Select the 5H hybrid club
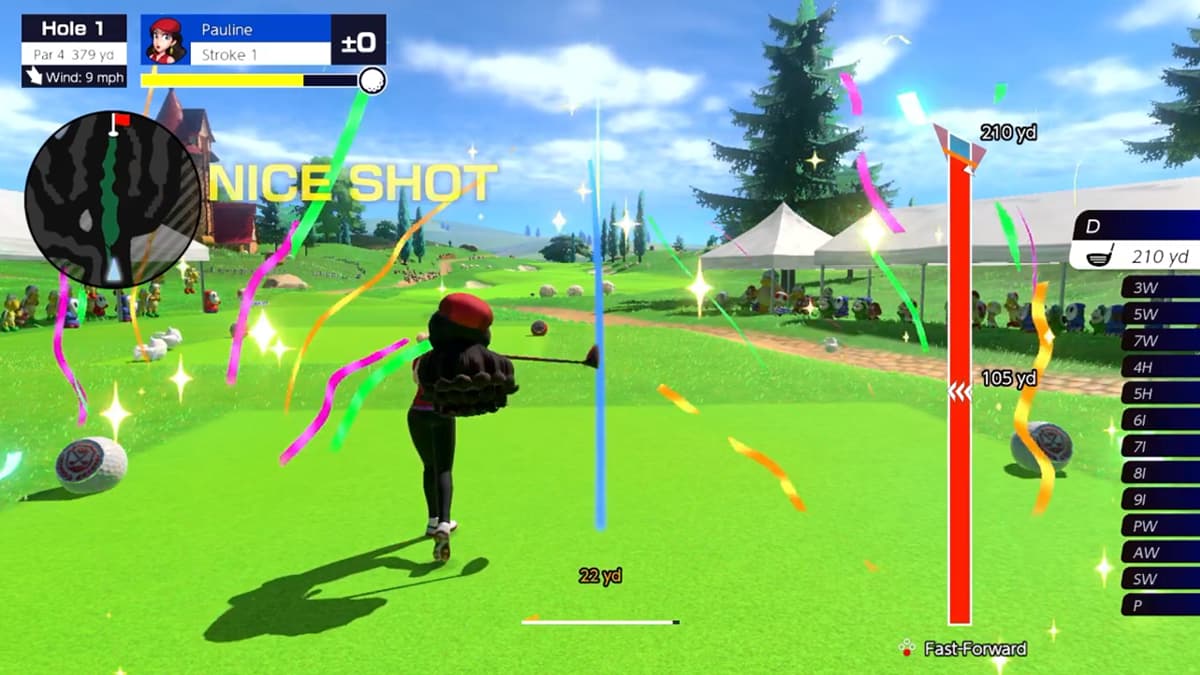1200x675 pixels. (x=1160, y=394)
